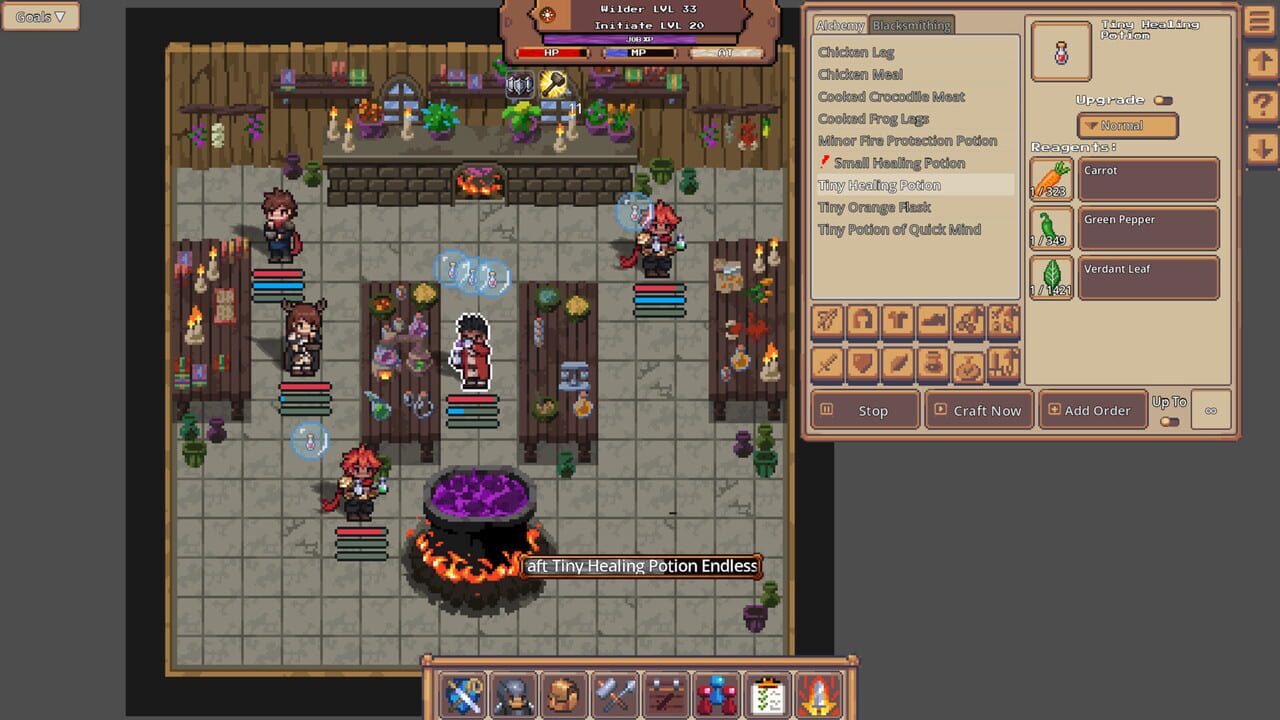
Task: Enable the Upgrade toggle switch
Action: (1162, 99)
